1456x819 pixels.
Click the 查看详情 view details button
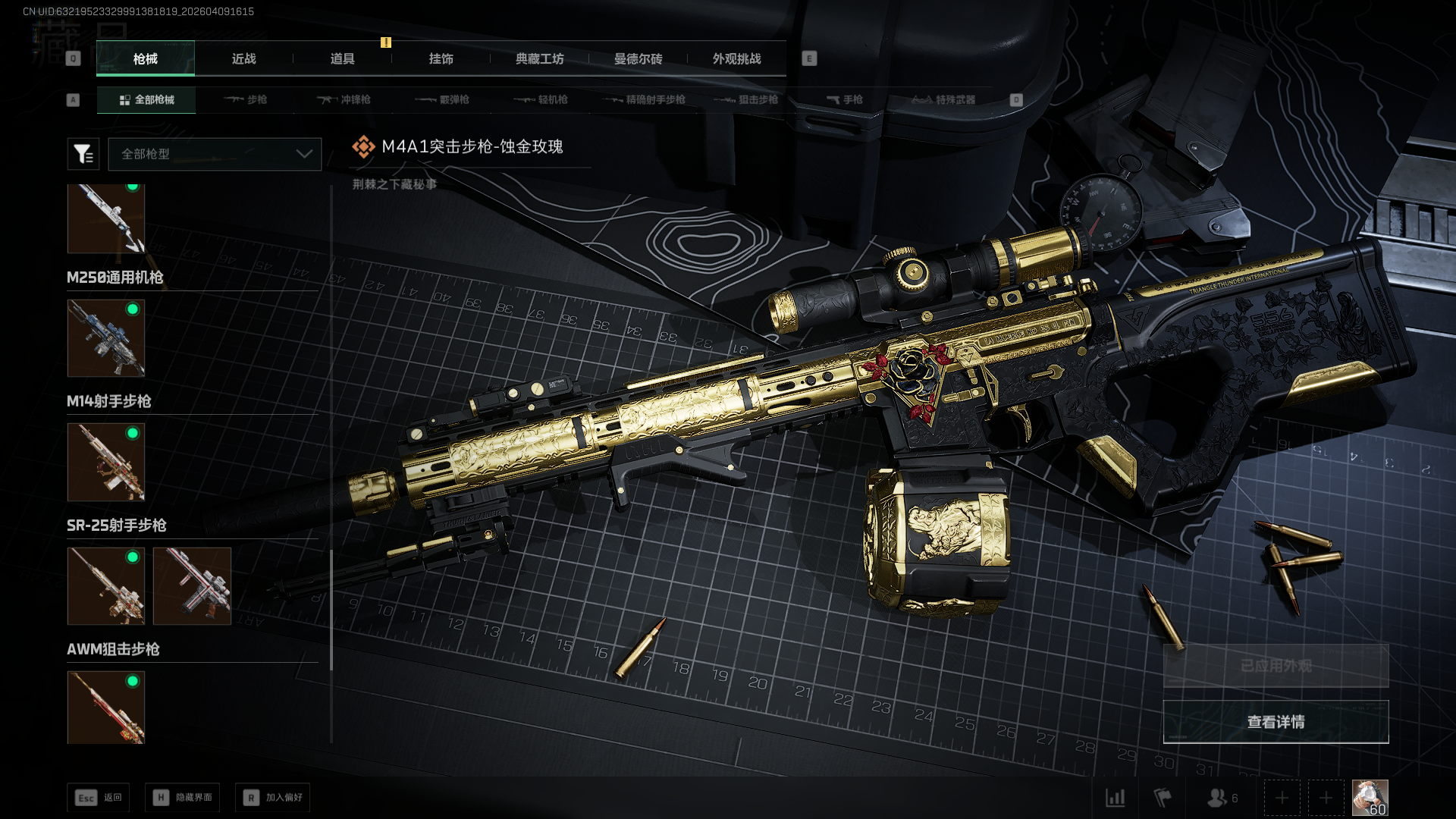coord(1276,722)
